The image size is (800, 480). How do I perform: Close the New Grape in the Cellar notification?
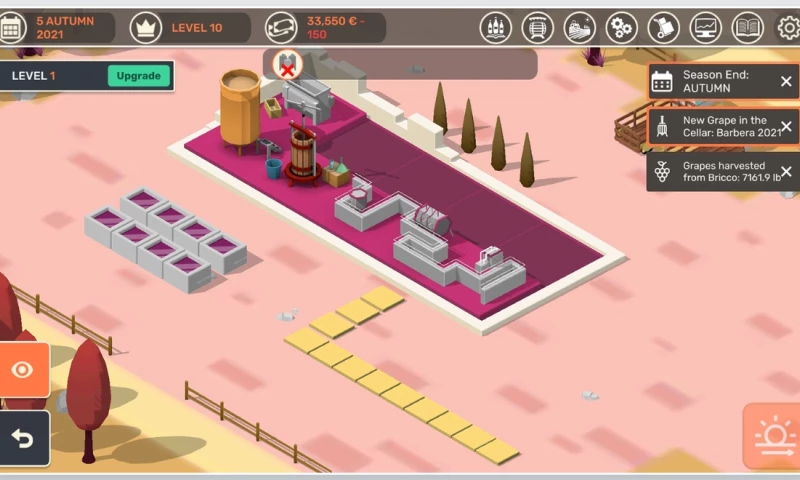(x=786, y=127)
